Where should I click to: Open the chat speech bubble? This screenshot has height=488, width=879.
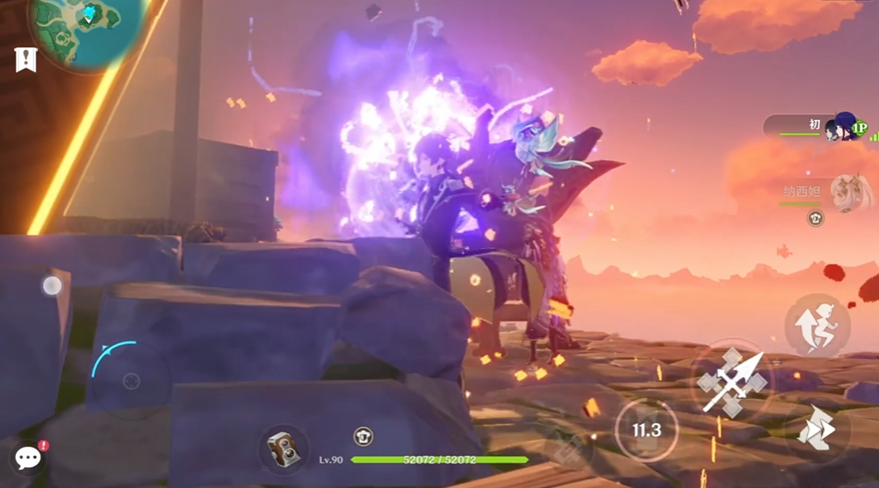pos(28,458)
